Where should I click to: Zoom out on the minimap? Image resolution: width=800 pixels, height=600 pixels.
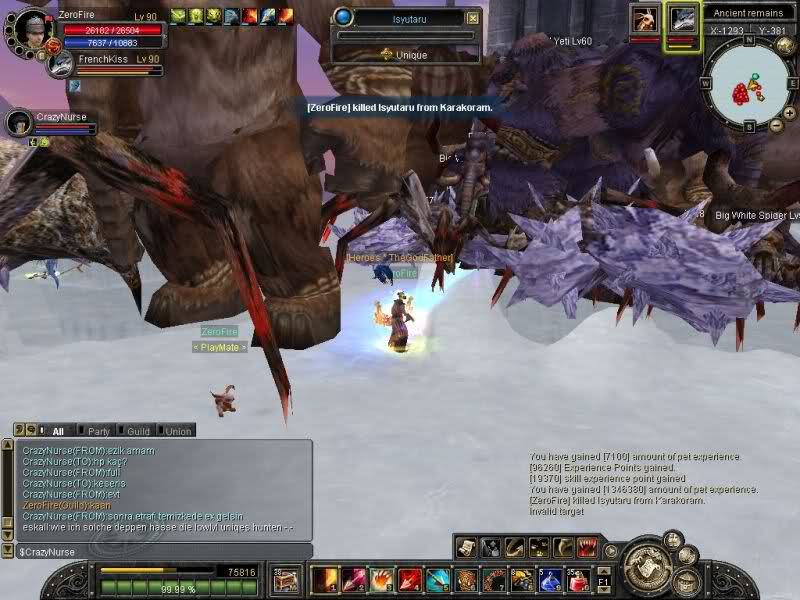[776, 125]
